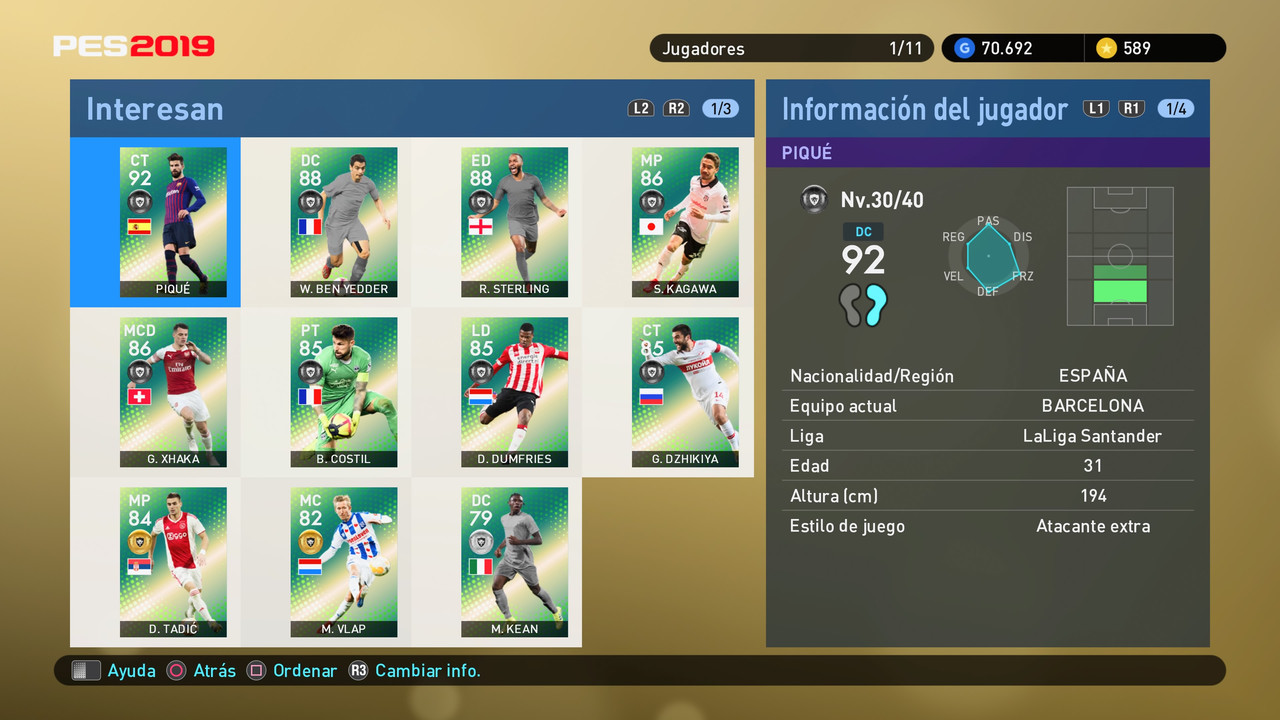
Task: Click the L2 shoulder icon in the Interesan header
Action: (641, 108)
